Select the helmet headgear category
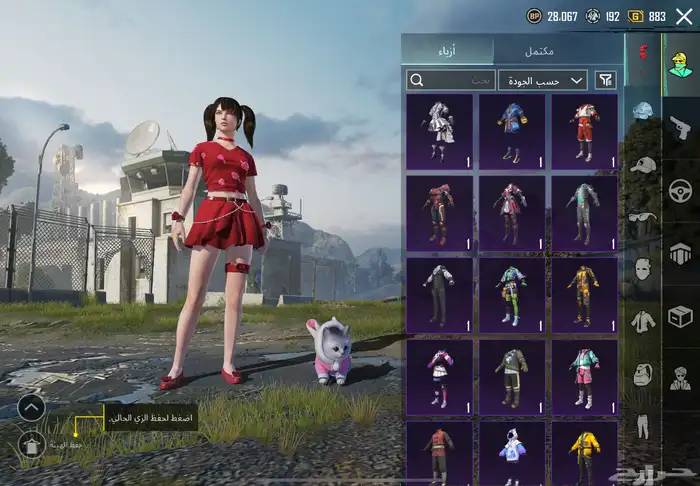Screen dimensions: 700x486 pos(643,111)
